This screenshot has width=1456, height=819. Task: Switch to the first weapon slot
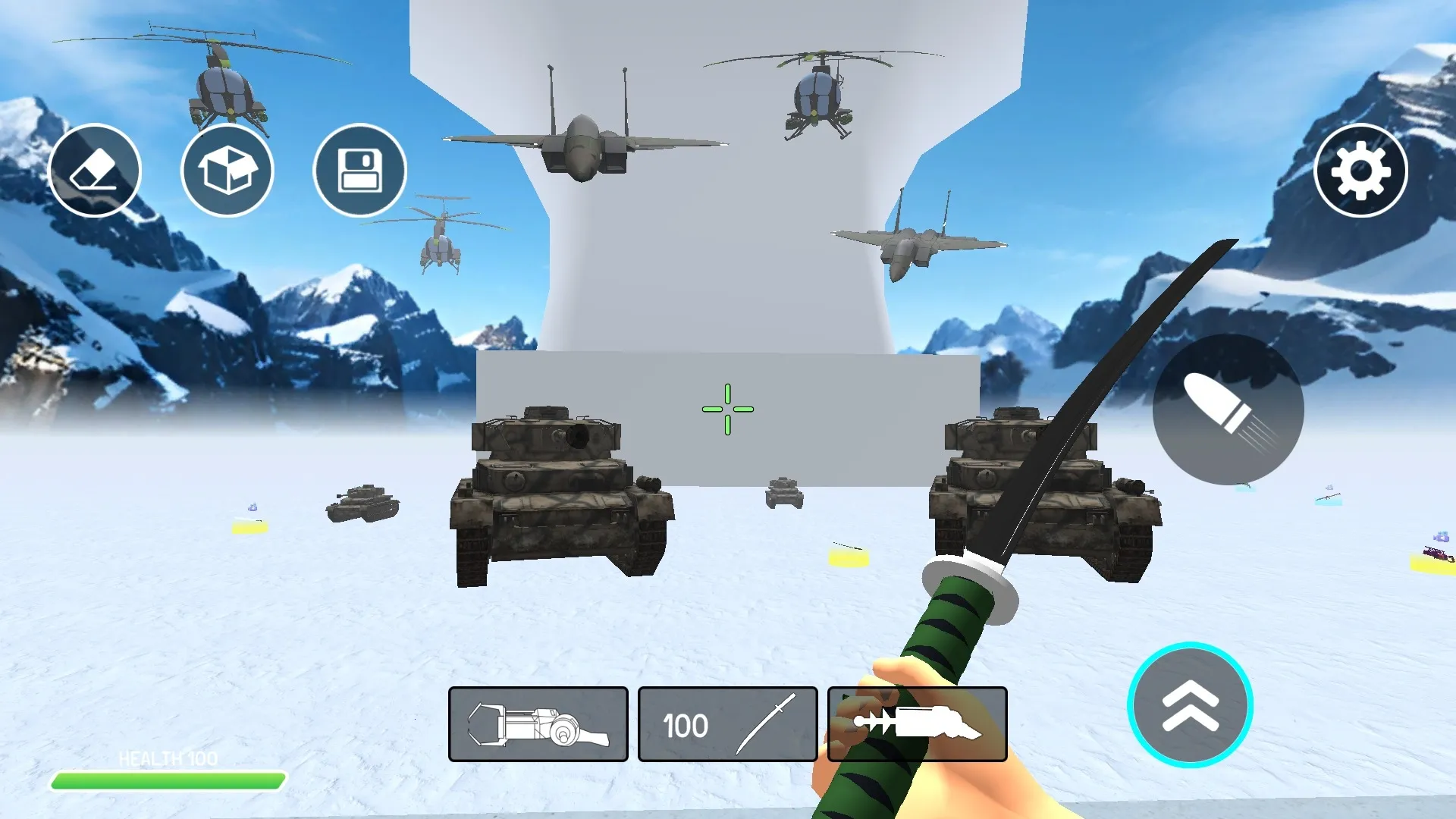538,724
